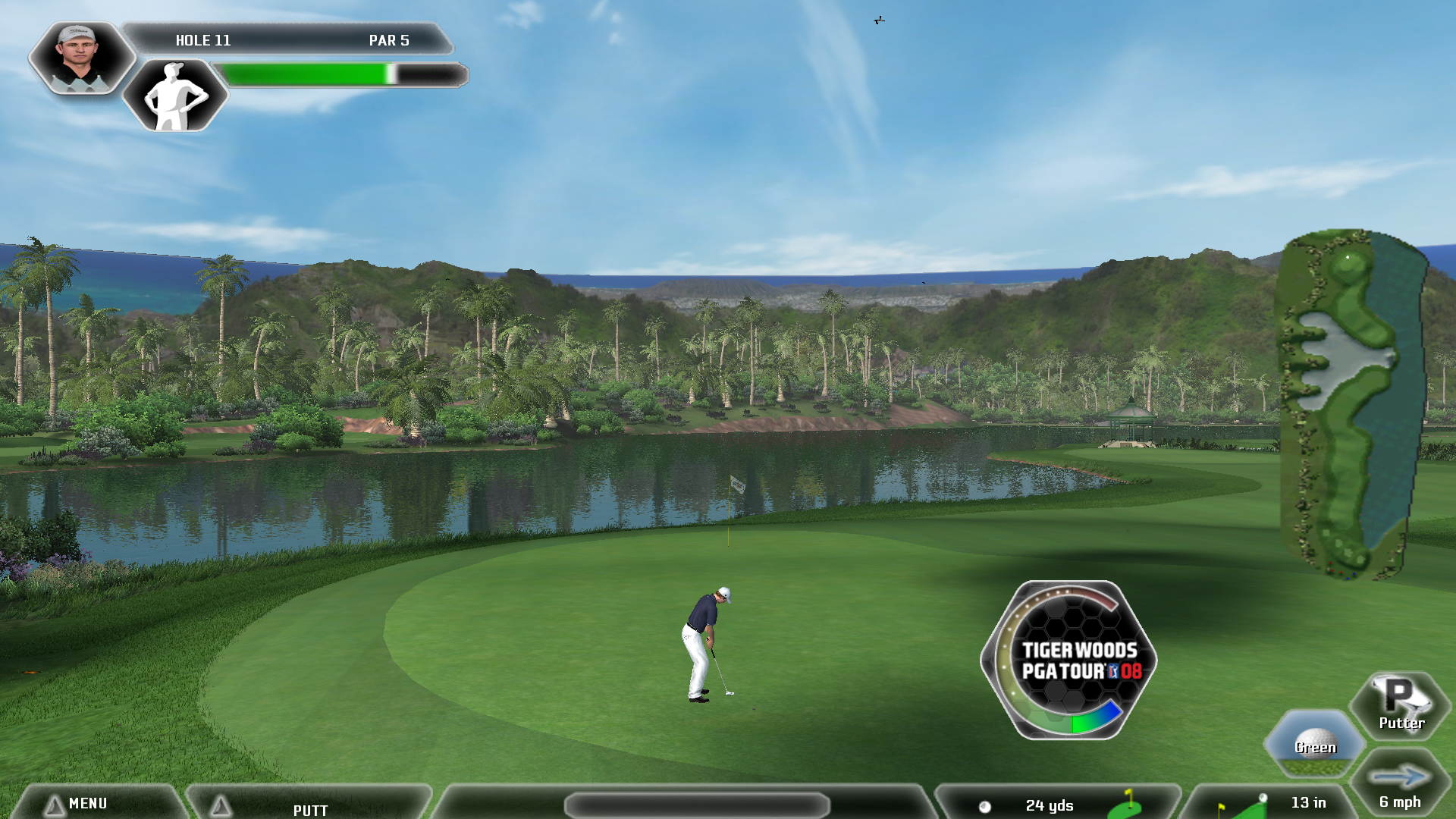1456x819 pixels.
Task: Click the 6 mph wind indicator
Action: (1399, 787)
